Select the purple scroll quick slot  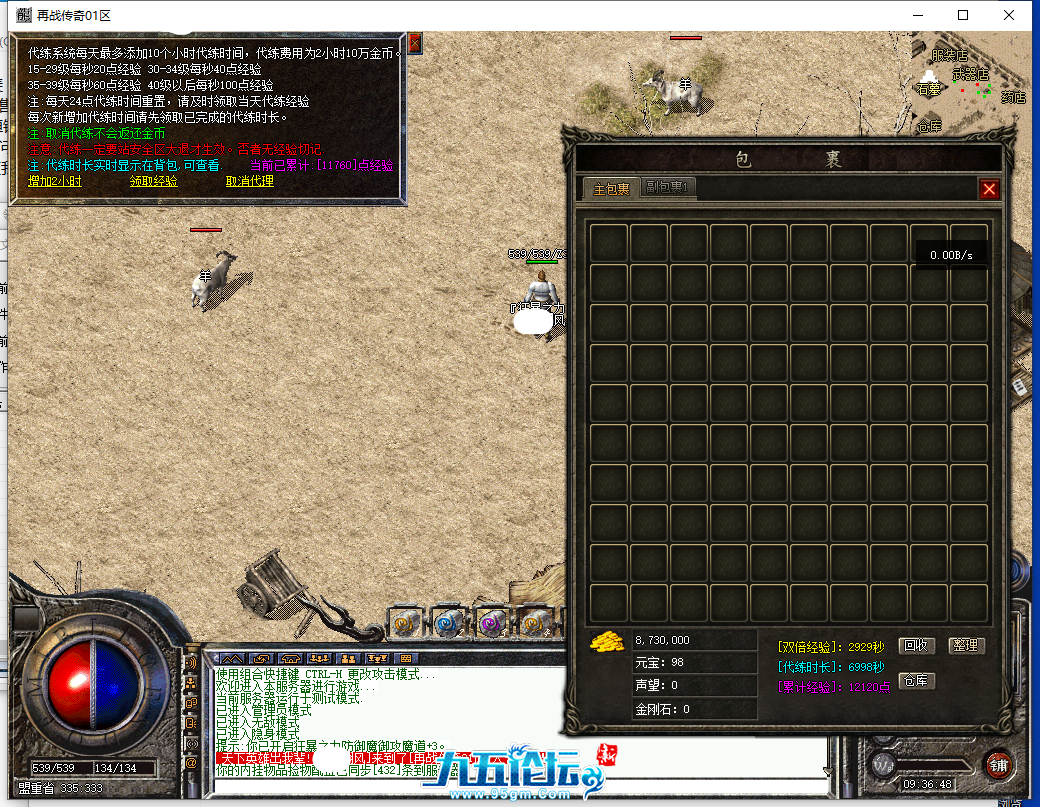pos(491,622)
